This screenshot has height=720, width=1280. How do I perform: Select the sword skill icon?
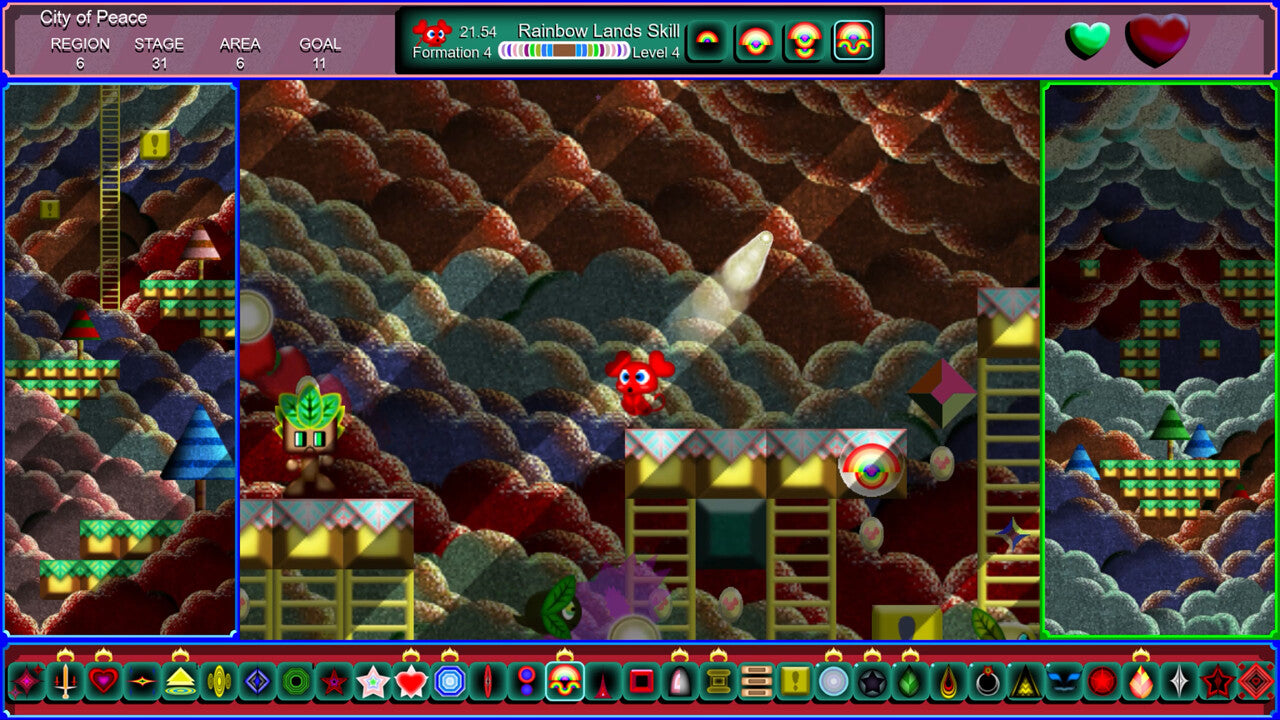[x=65, y=682]
